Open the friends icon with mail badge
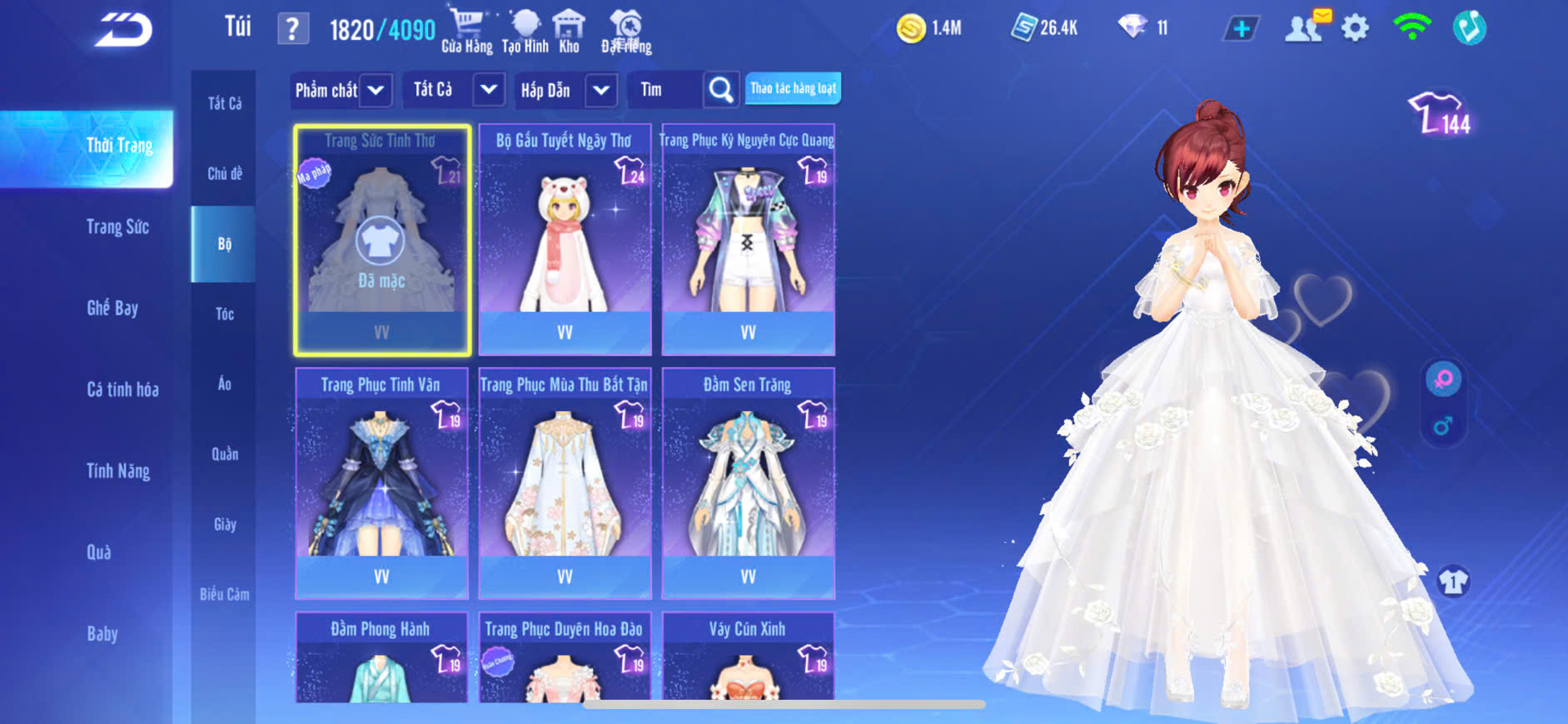This screenshot has width=1568, height=724. coord(1305,28)
